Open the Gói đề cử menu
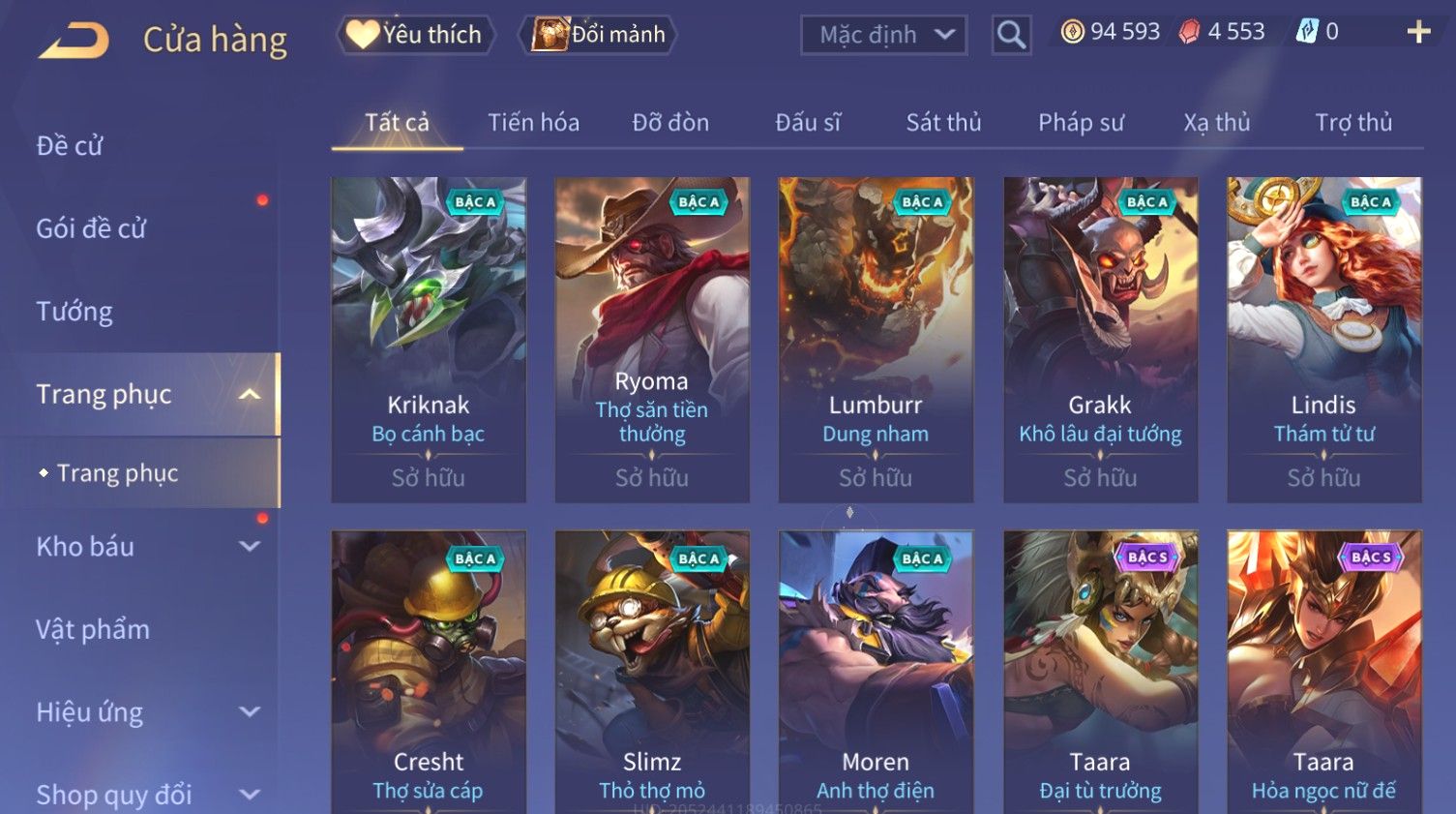Screen dimensions: 1456x814 (x=91, y=228)
